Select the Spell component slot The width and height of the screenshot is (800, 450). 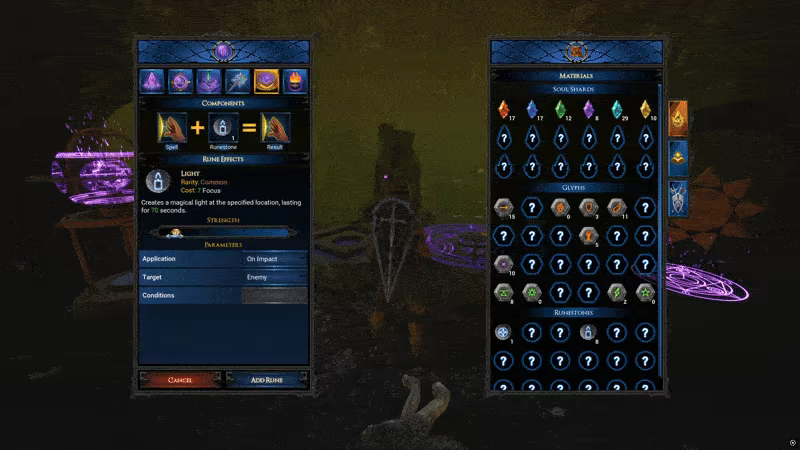pos(172,128)
